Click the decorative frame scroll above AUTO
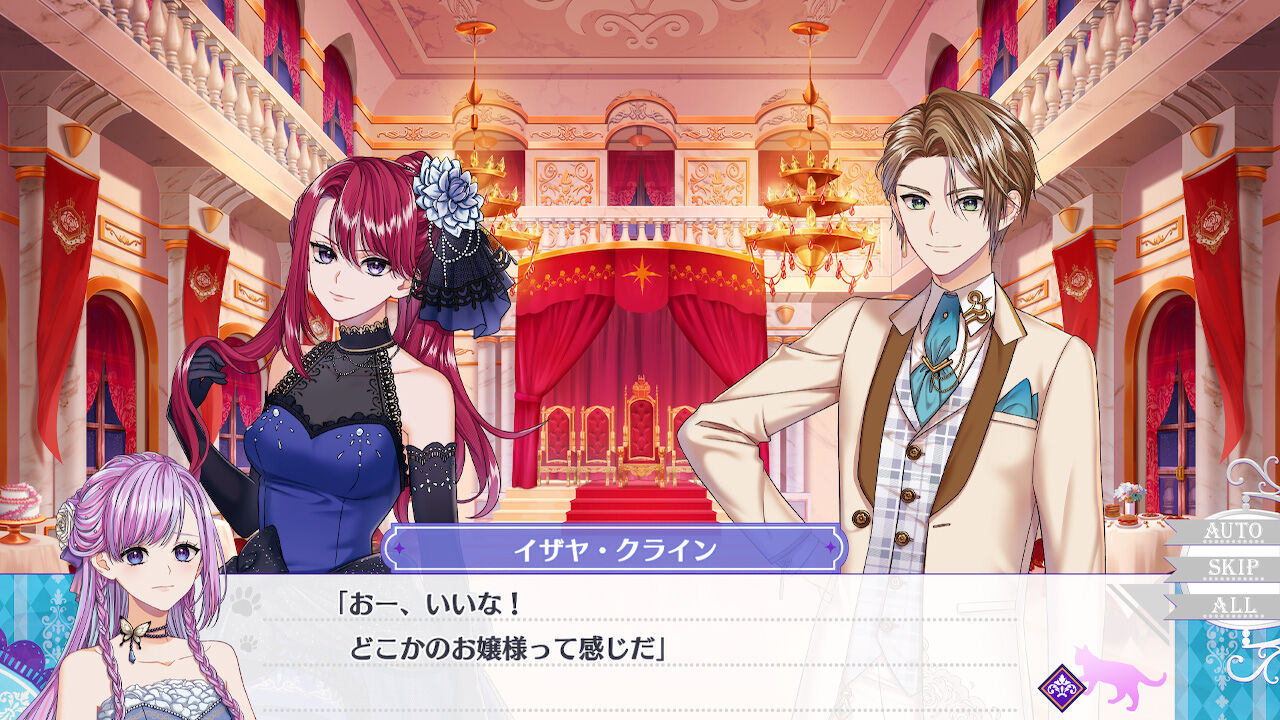 pyautogui.click(x=1248, y=478)
